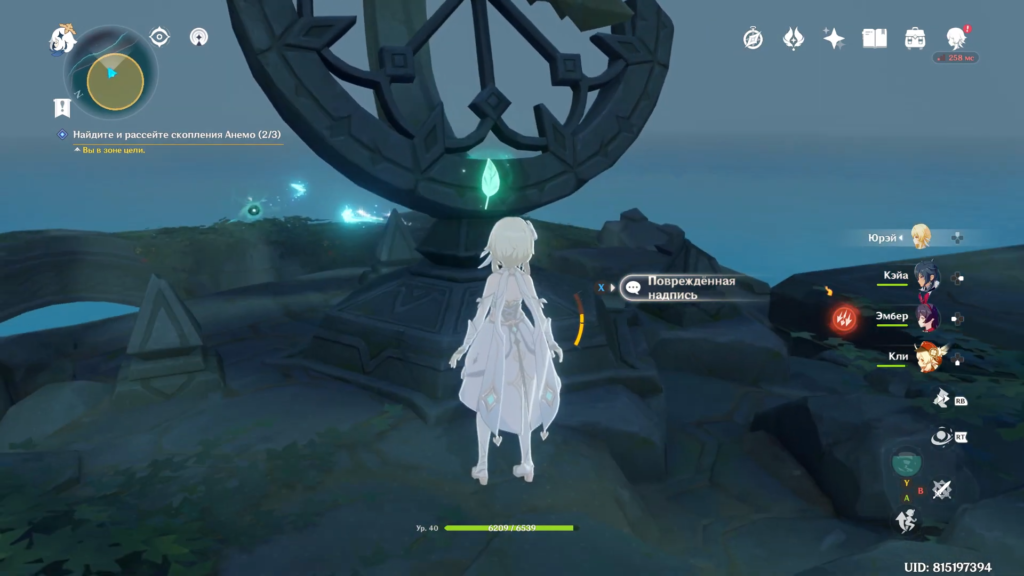Screen dimensions: 1024x576
Task: Switch to party member Кэйа
Action: [x=925, y=278]
